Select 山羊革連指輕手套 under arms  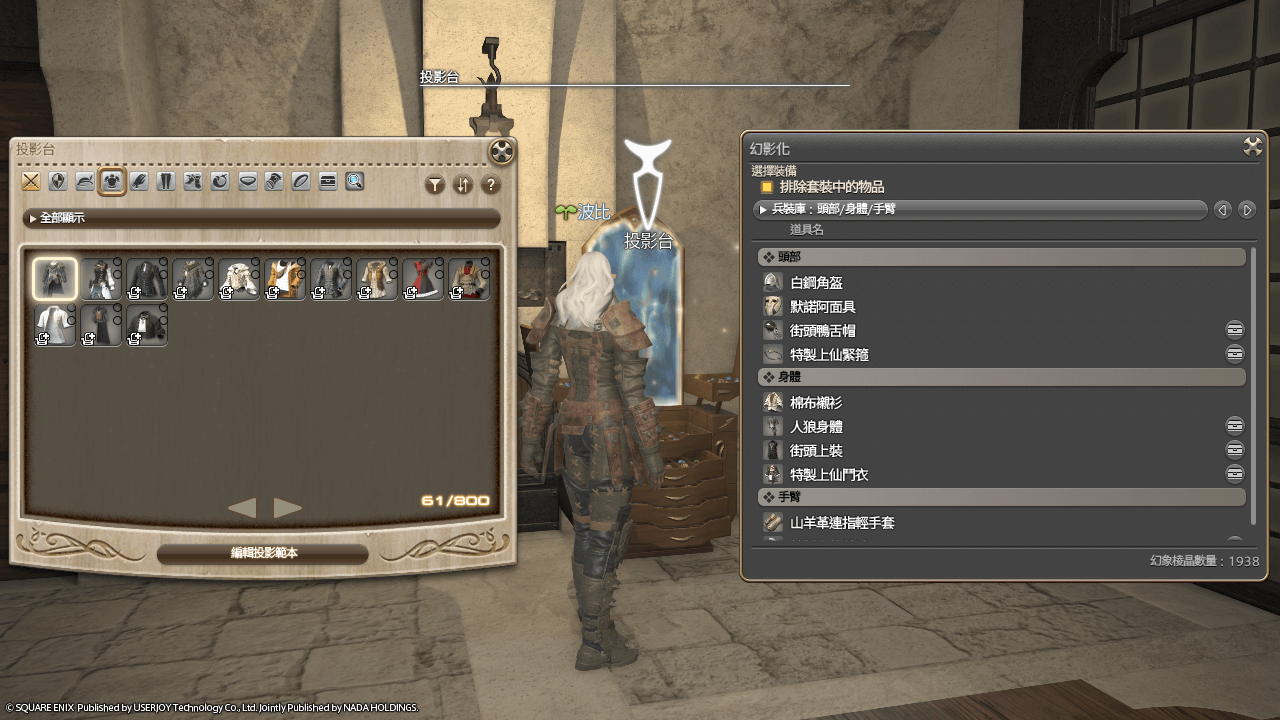click(842, 523)
